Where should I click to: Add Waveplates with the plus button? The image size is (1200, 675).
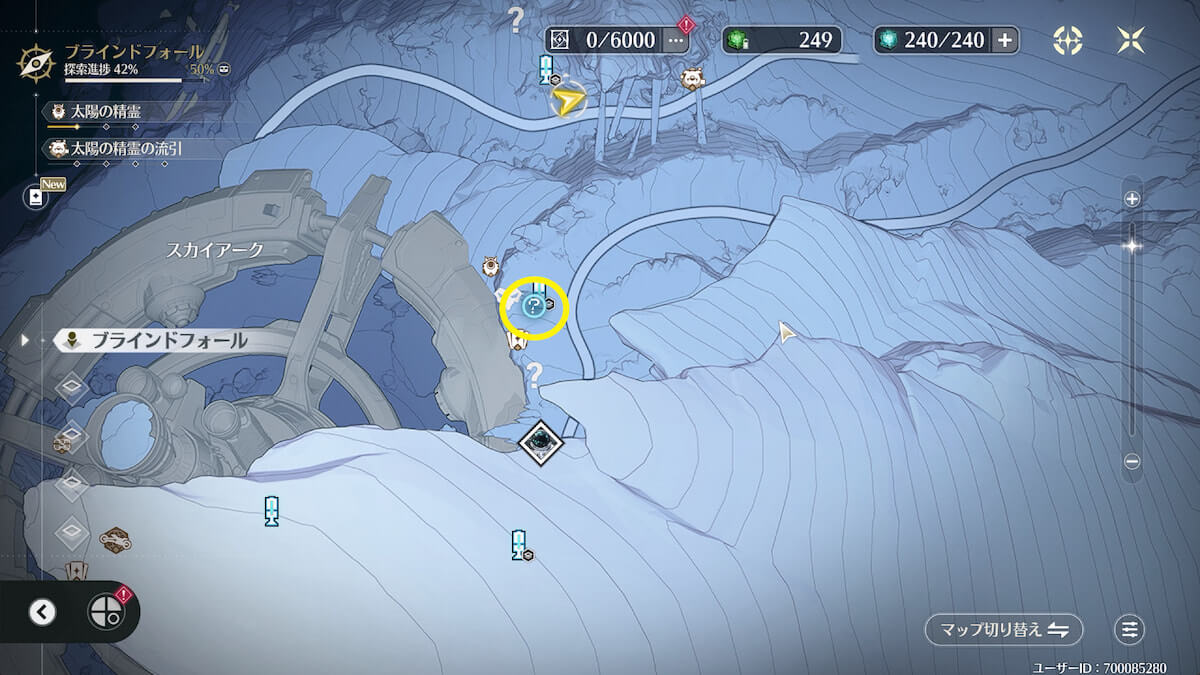click(1005, 40)
